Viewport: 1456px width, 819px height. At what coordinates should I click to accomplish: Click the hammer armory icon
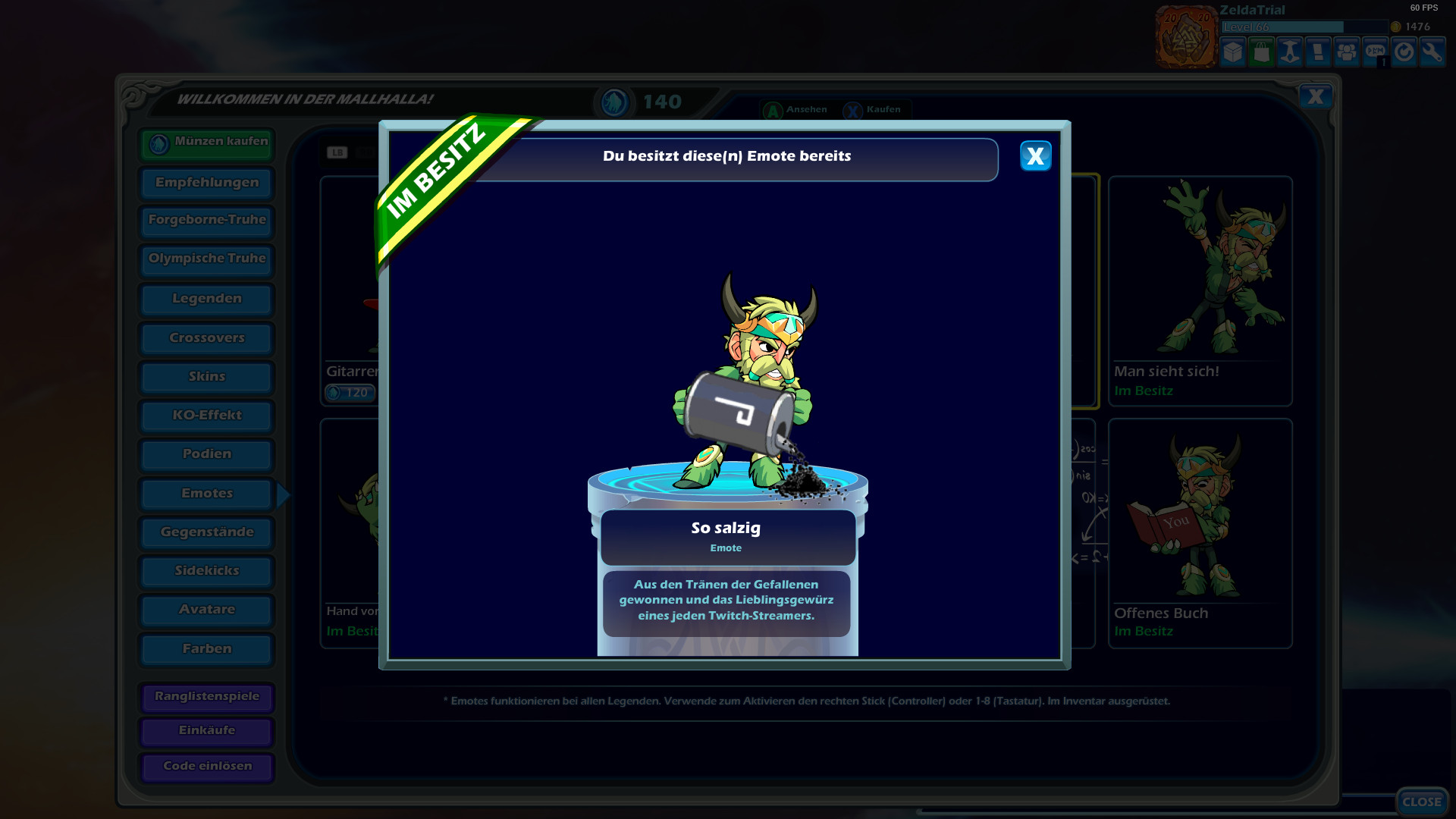pos(1289,52)
